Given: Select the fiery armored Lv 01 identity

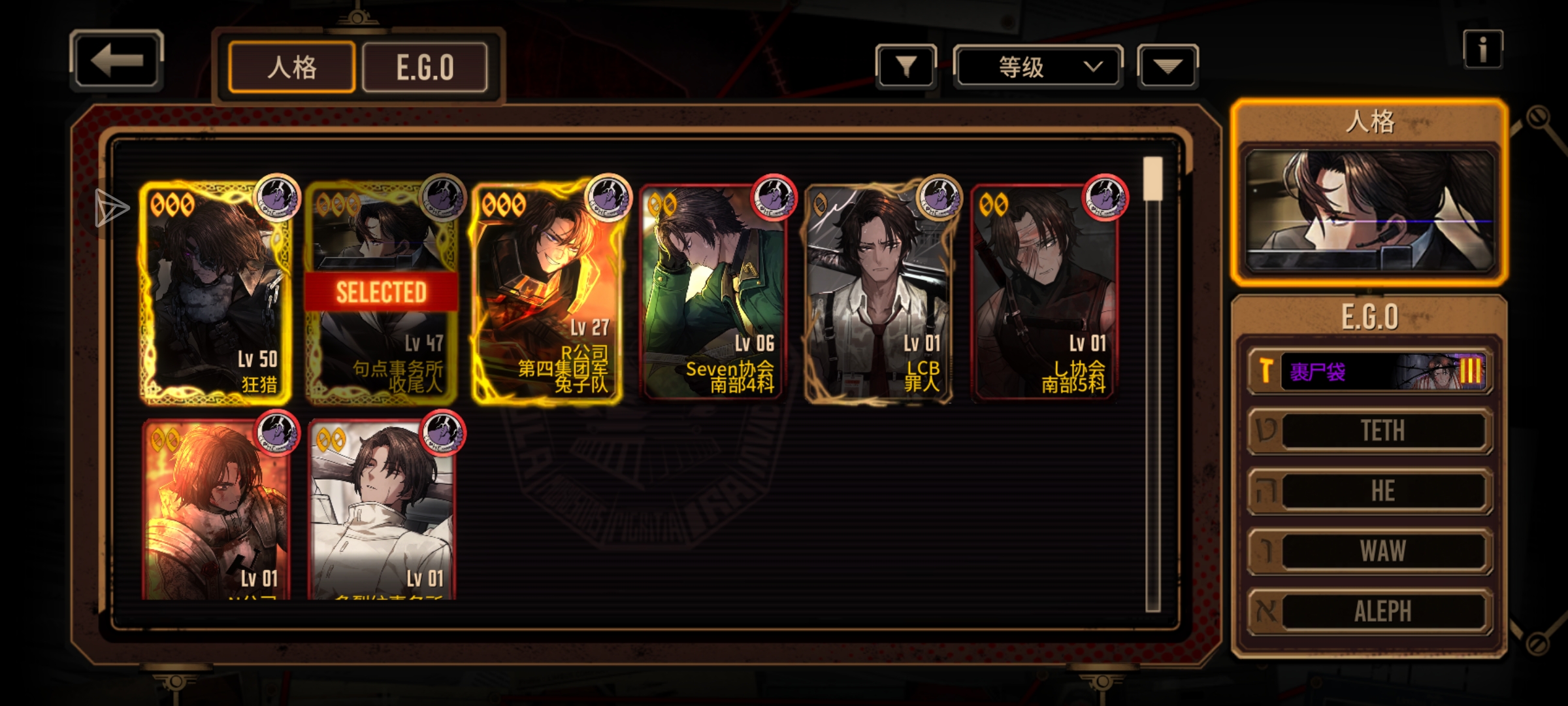Looking at the screenshot, I should 216,511.
